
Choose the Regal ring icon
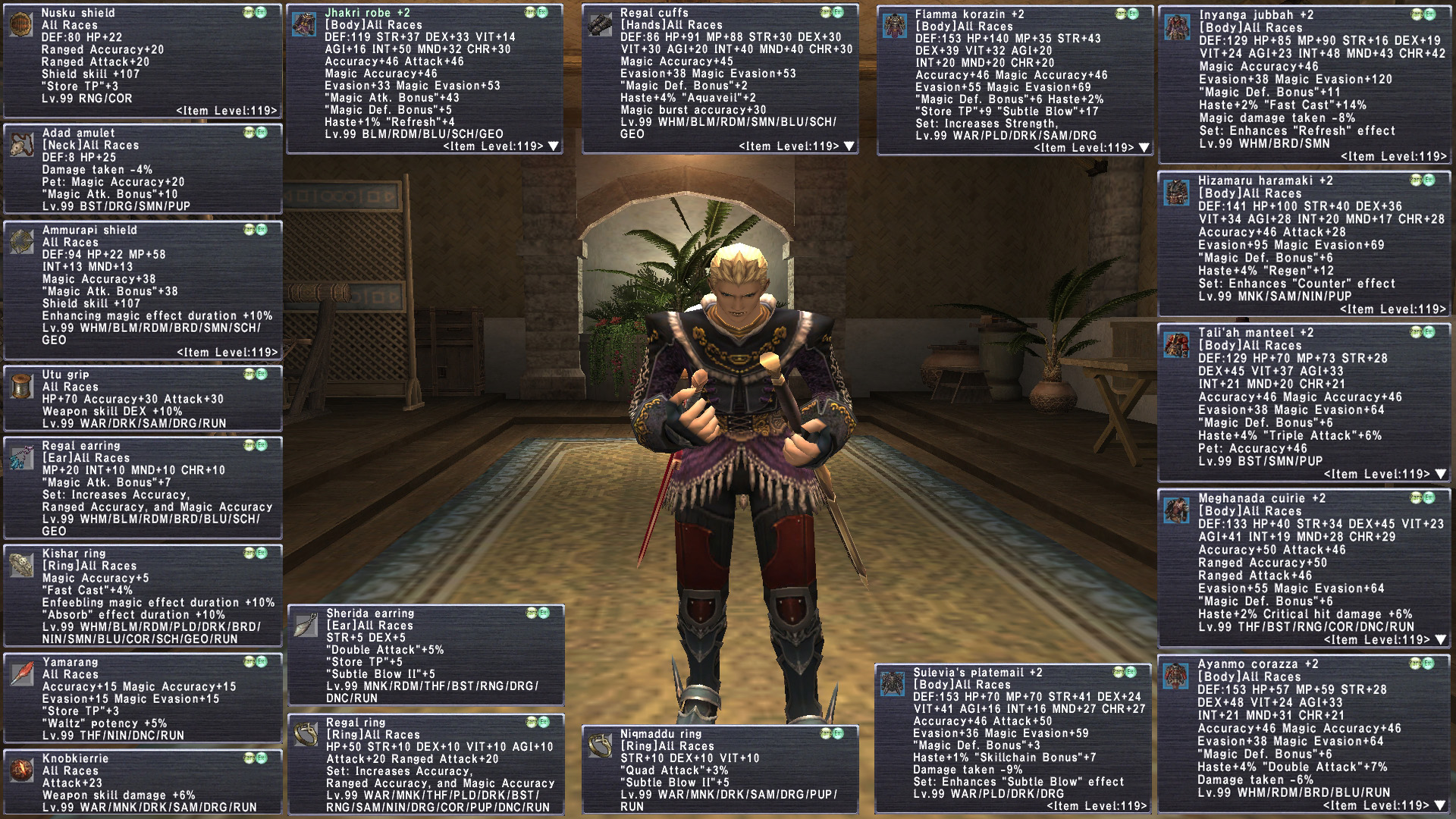[x=306, y=735]
